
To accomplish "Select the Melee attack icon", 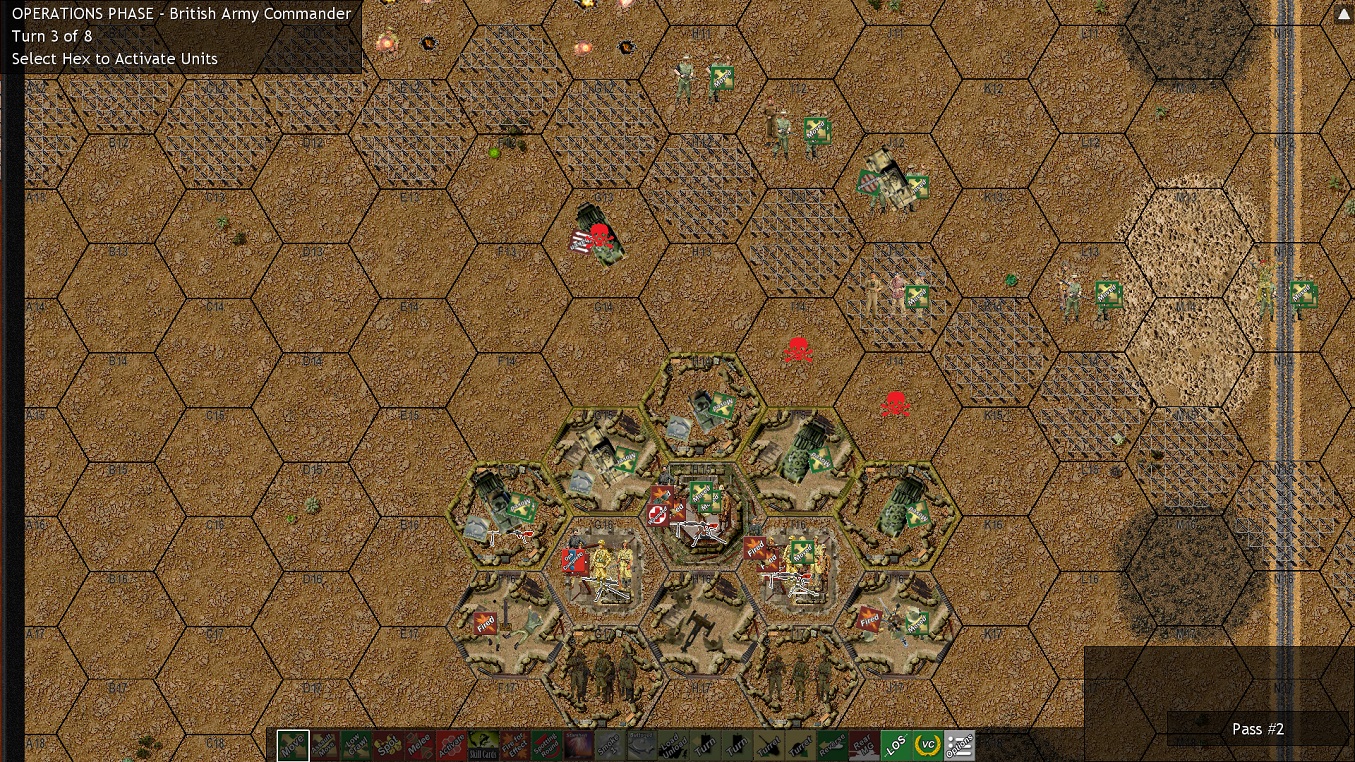I will click(422, 744).
